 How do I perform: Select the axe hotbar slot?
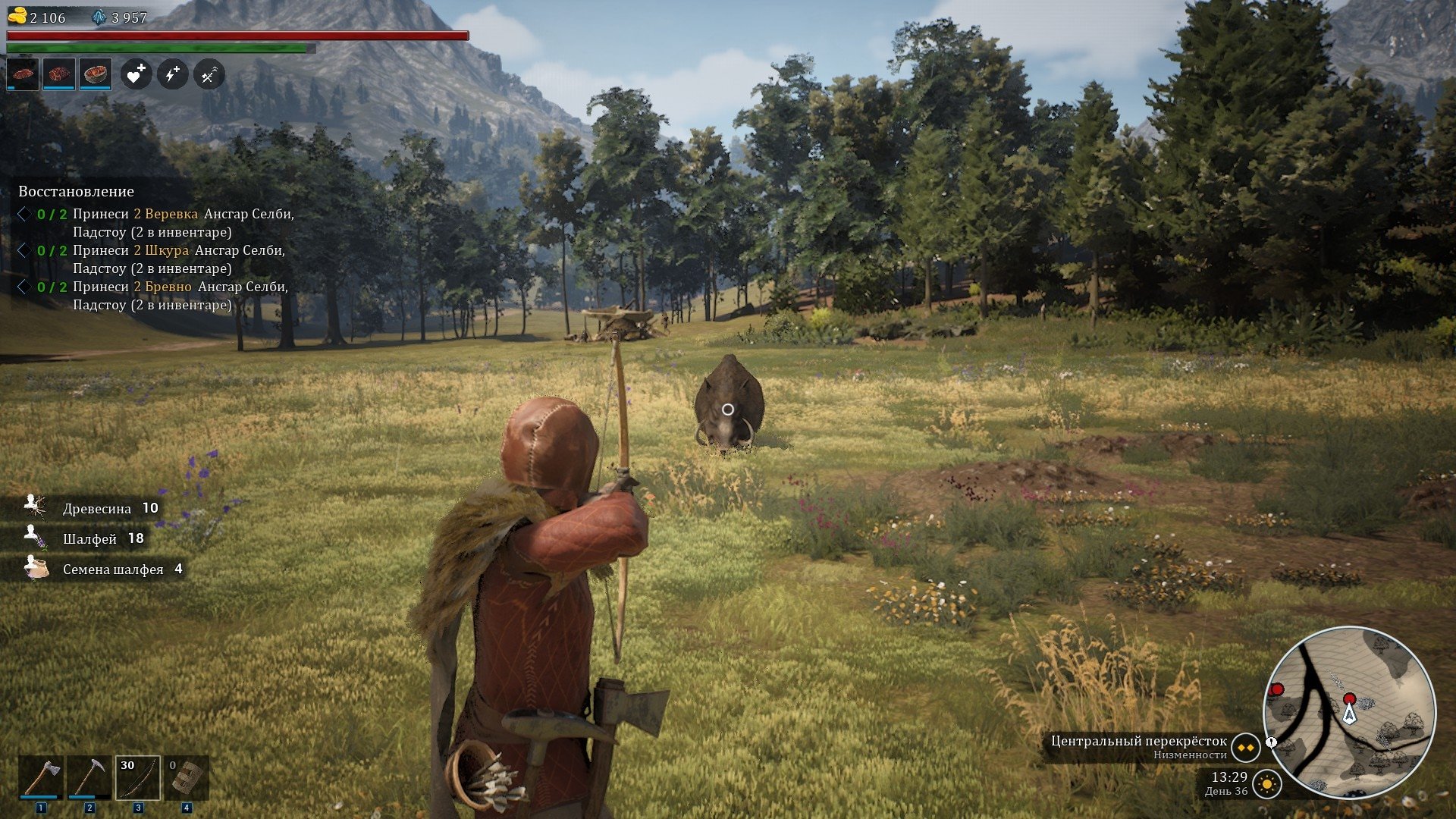[41, 777]
